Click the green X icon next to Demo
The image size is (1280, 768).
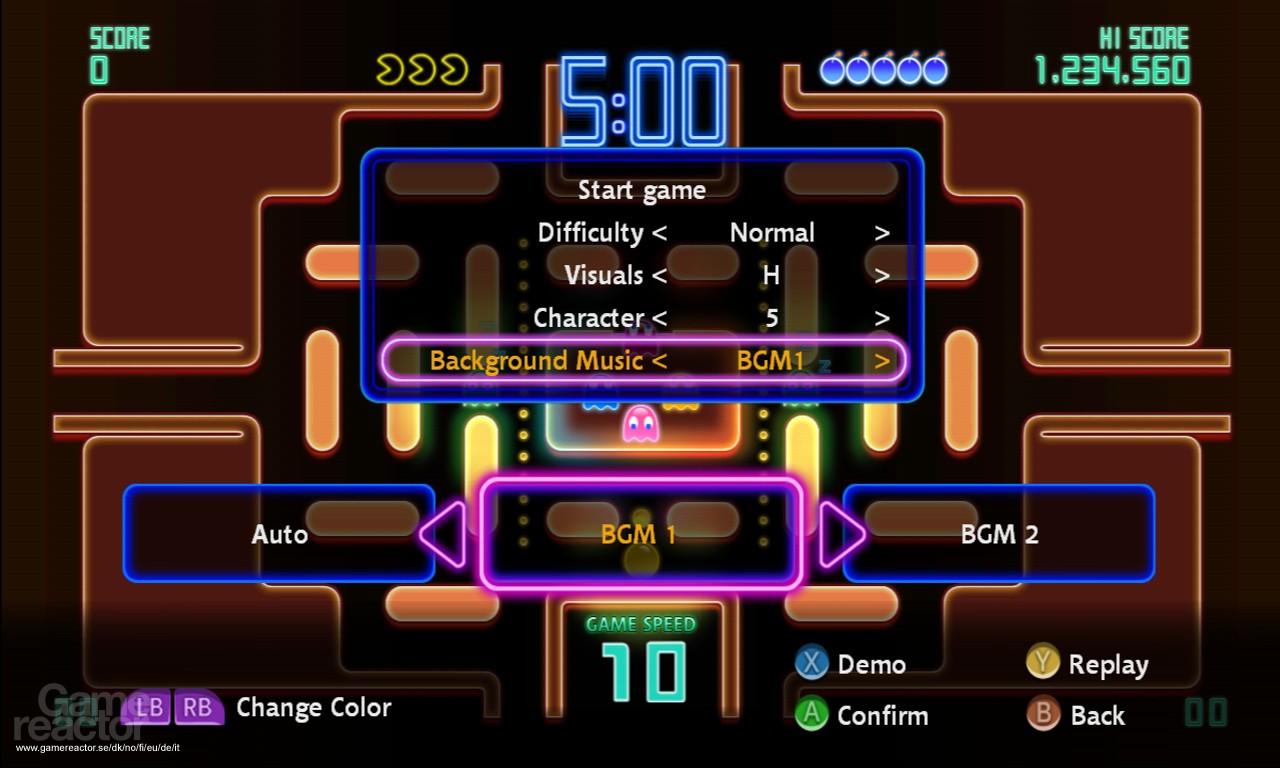[x=811, y=663]
